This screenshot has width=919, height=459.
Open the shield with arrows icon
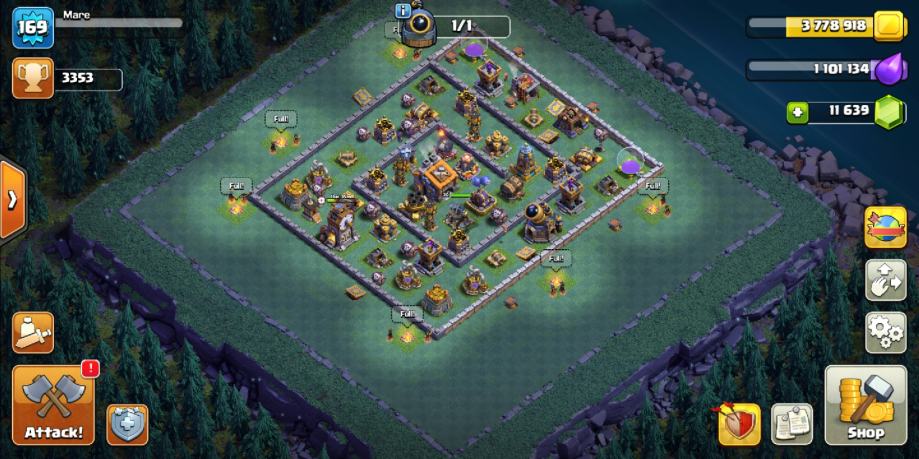(739, 424)
